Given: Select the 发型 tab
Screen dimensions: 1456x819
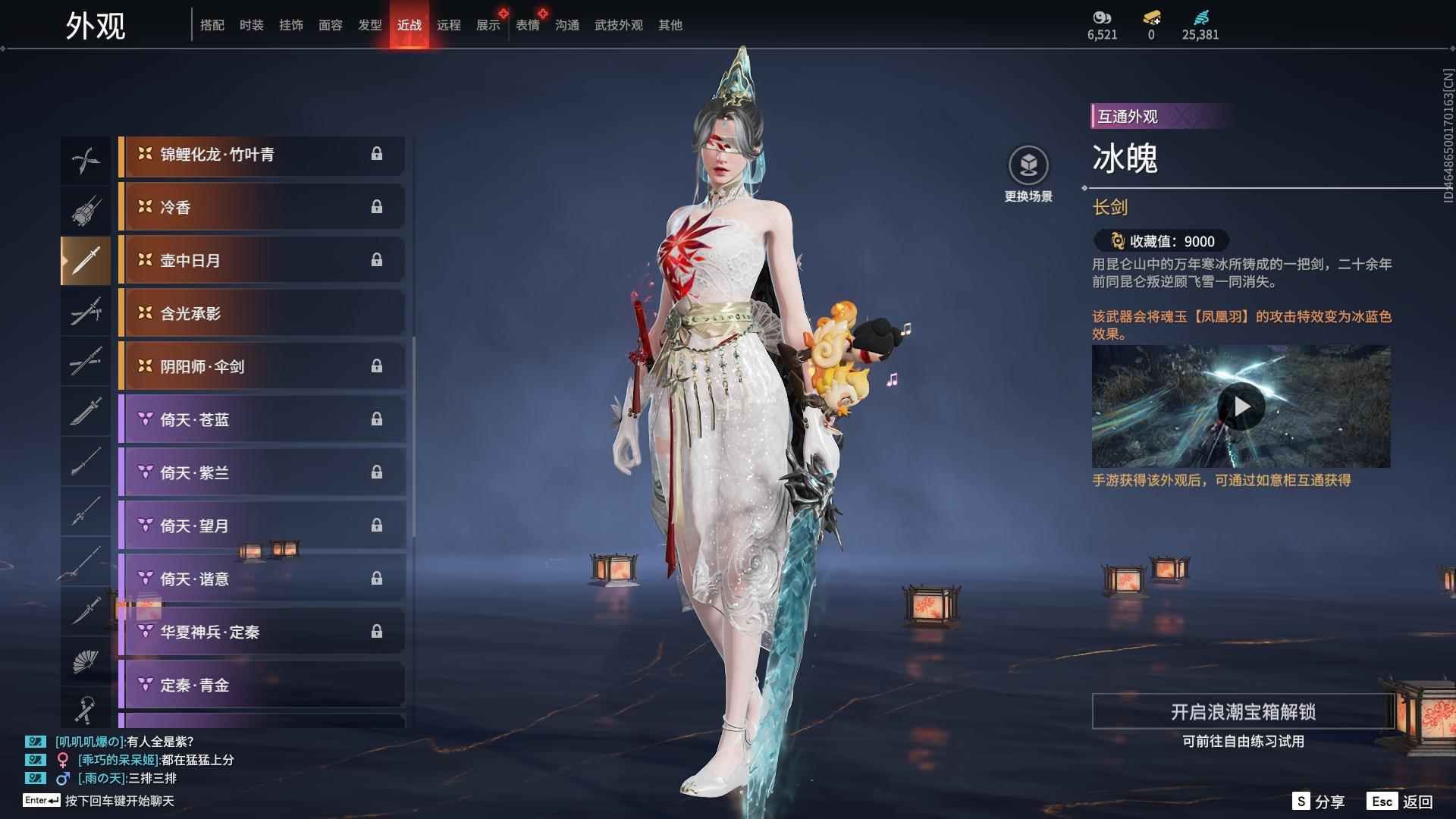Looking at the screenshot, I should (369, 25).
